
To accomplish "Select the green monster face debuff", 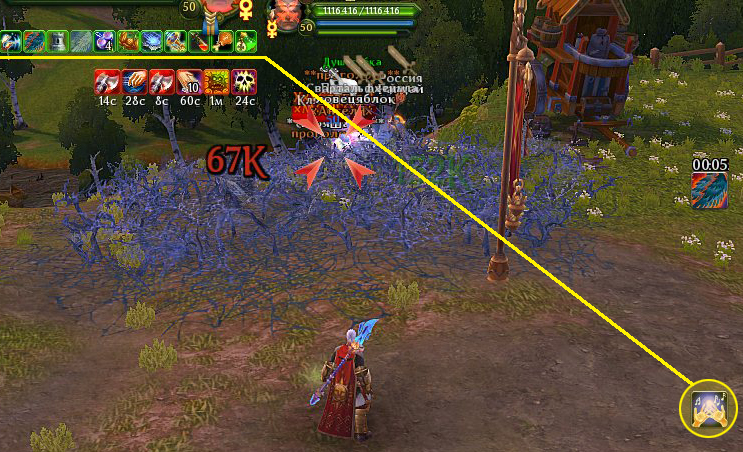I will [x=217, y=81].
